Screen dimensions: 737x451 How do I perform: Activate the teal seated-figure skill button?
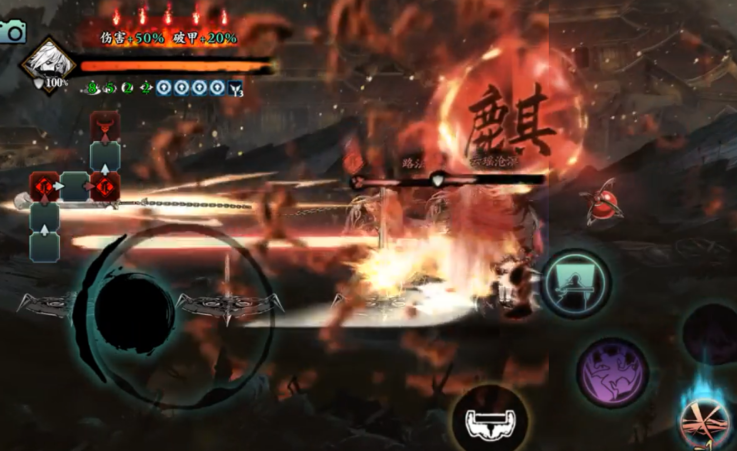pos(575,282)
